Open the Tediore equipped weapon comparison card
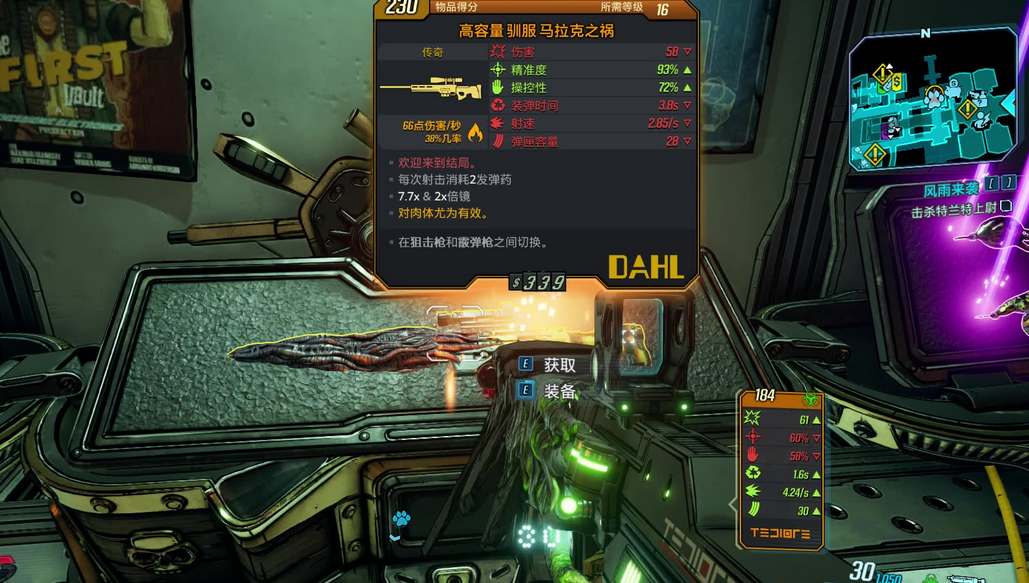1029x583 pixels. (x=781, y=468)
